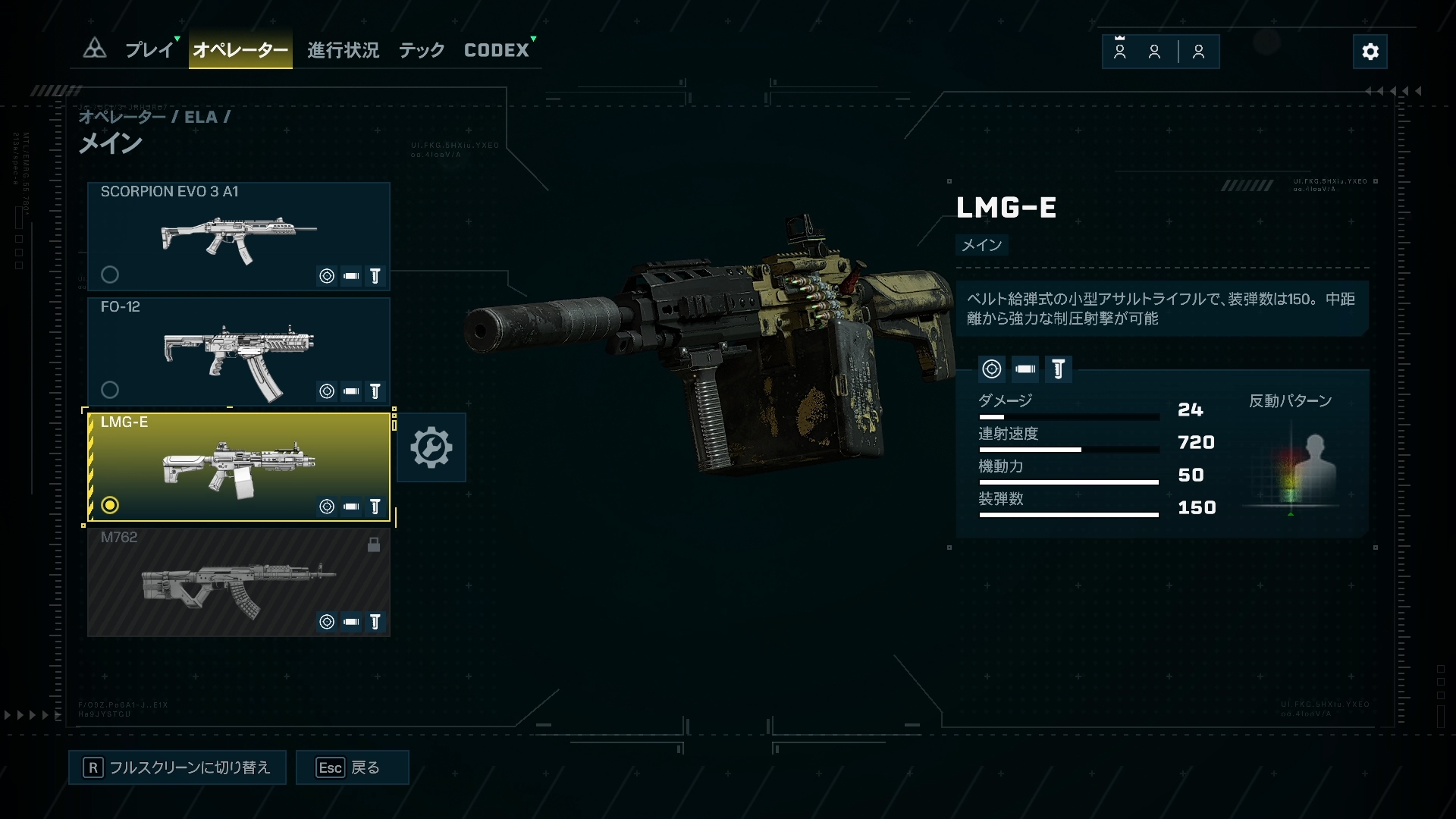Click フルスクリーンに切り替え button
The width and height of the screenshot is (1456, 819).
(177, 767)
